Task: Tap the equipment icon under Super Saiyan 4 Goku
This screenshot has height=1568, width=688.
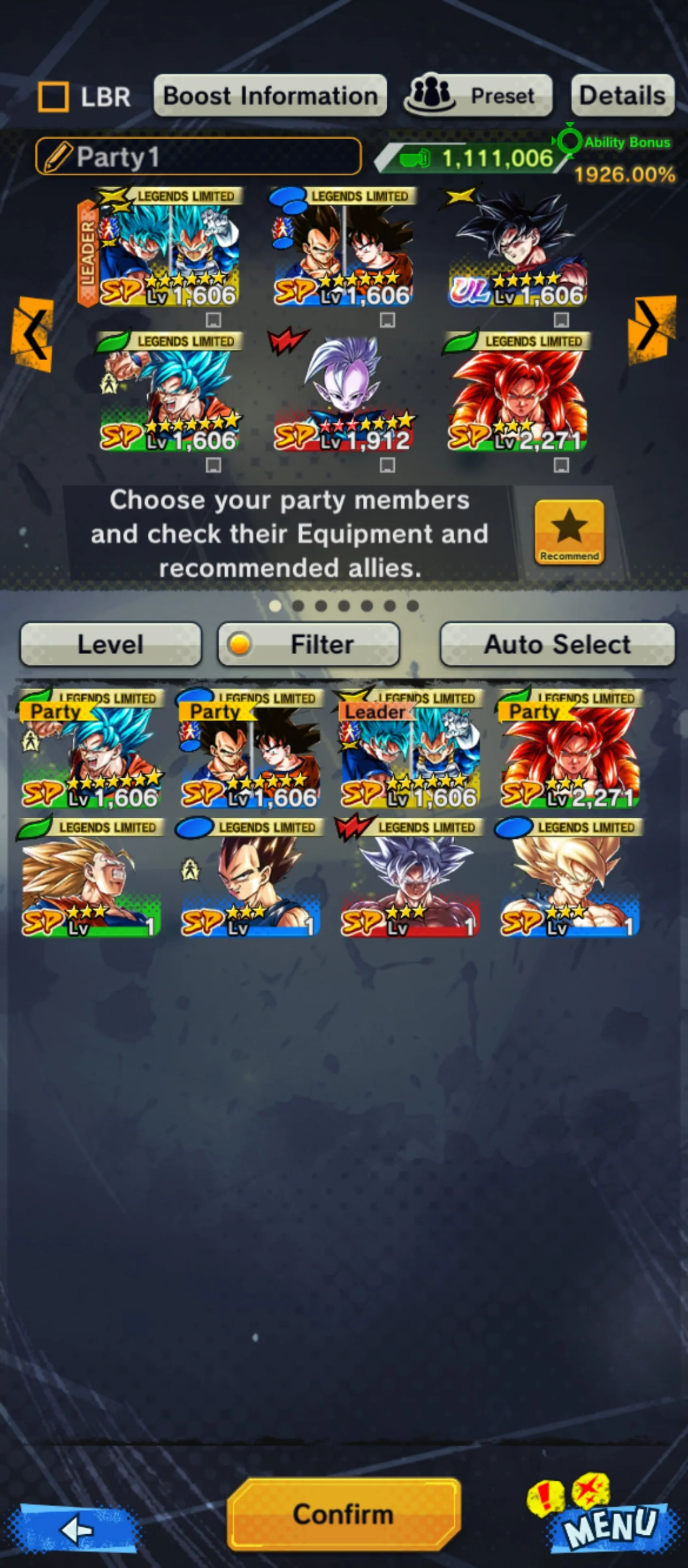Action: pyautogui.click(x=560, y=464)
